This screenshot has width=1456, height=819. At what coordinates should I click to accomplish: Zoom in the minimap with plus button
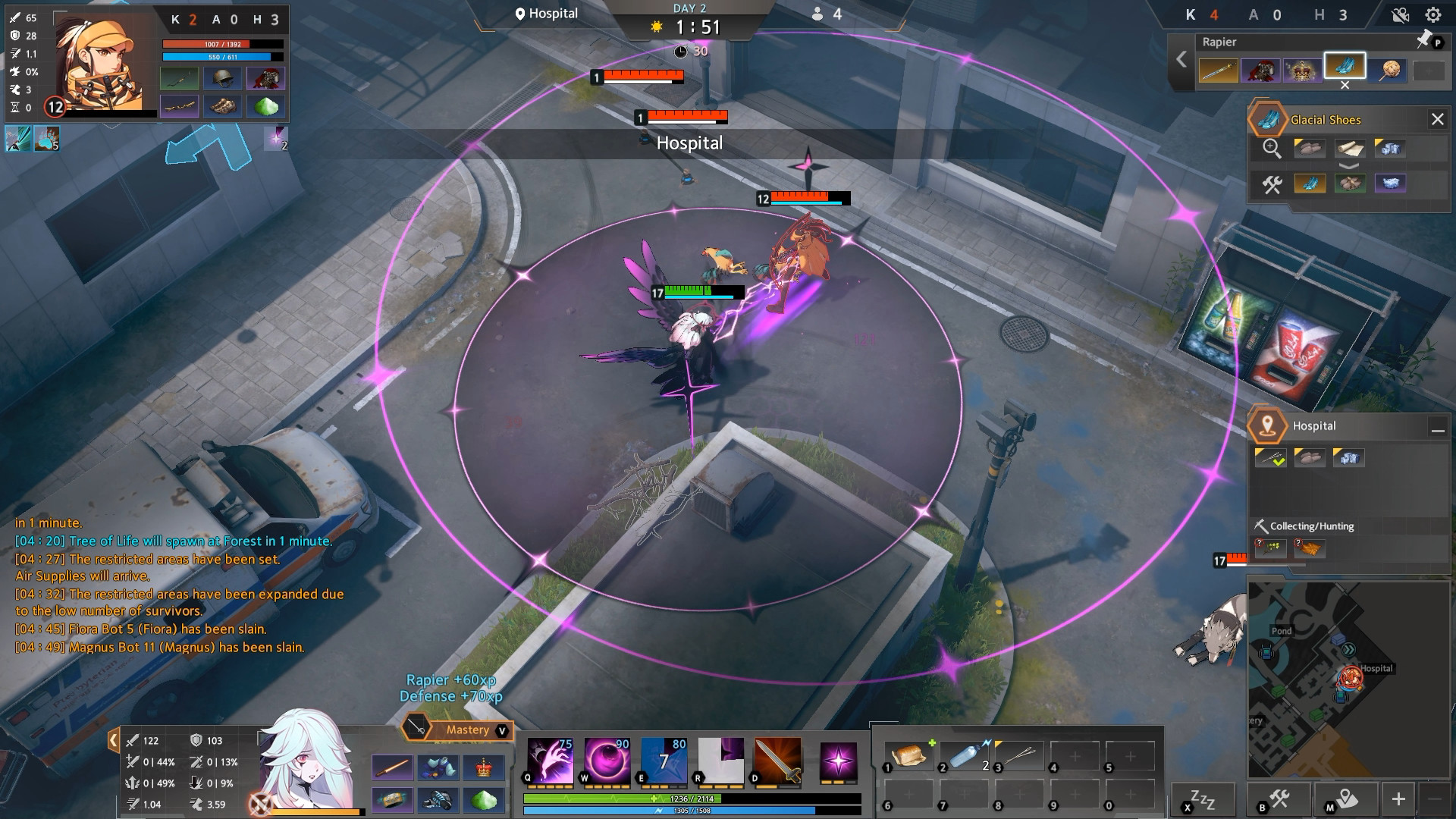point(1398,799)
